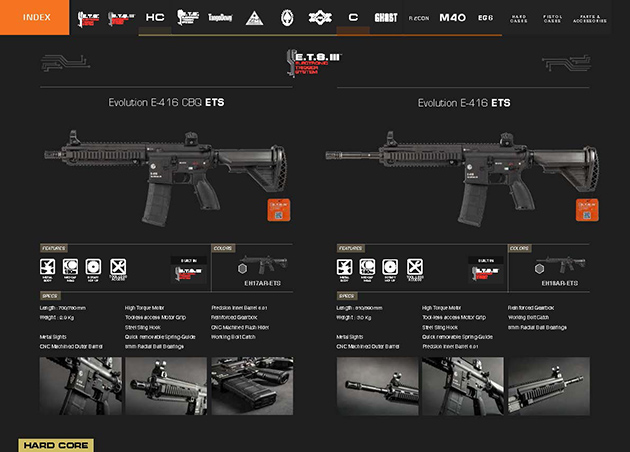Open the M40 section
Screen dimensions: 630x452
(452, 18)
